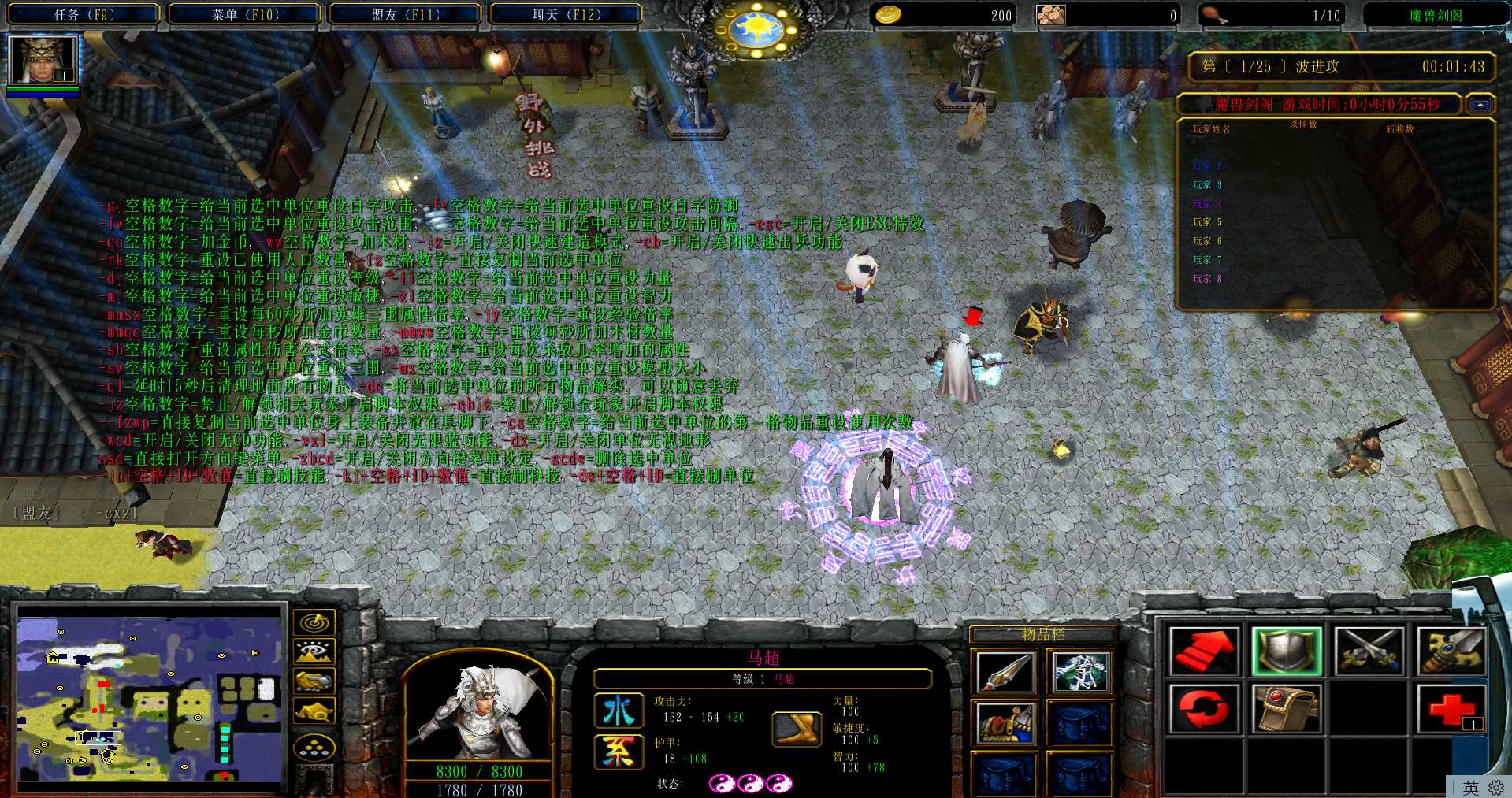This screenshot has width=1512, height=798.
Task: Open the Windows input method settings gear
Action: pos(1496,788)
